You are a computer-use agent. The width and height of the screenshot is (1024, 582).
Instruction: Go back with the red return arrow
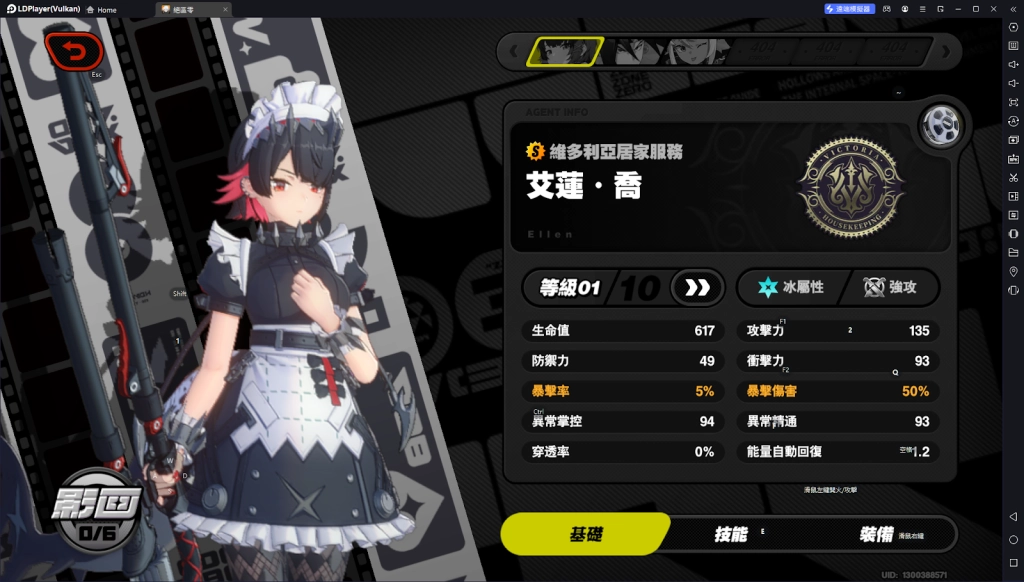74,49
